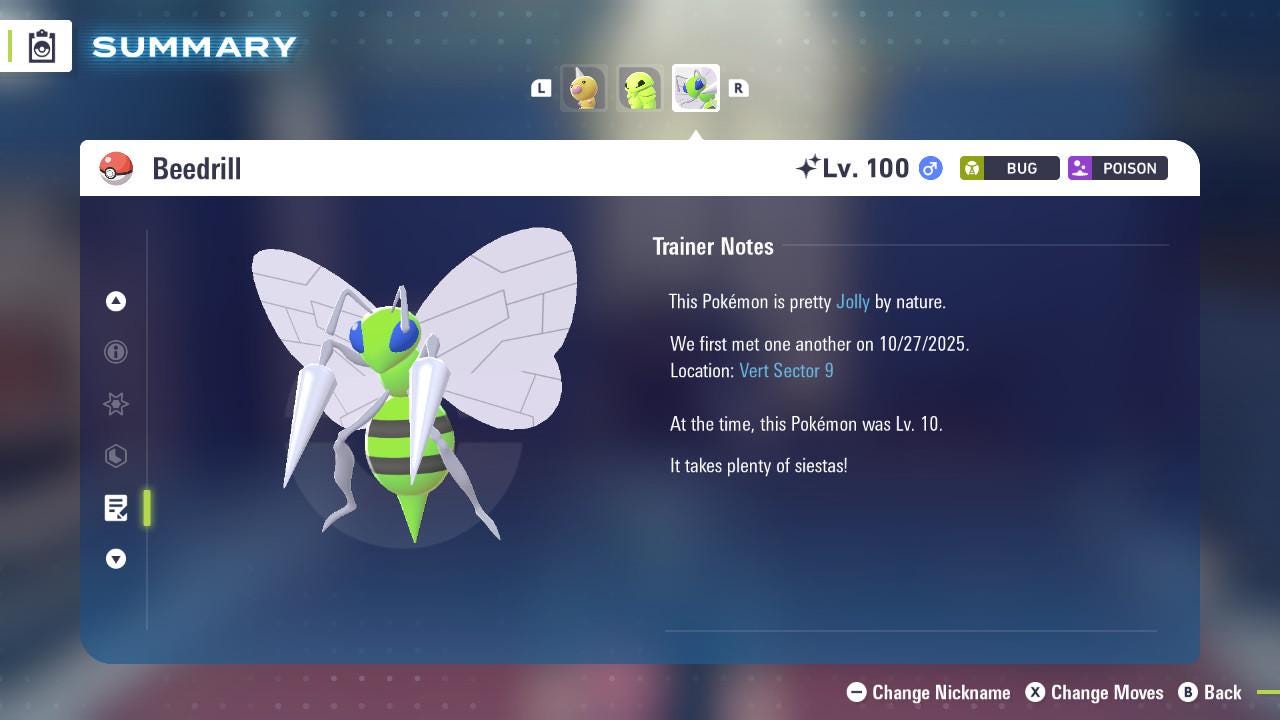This screenshot has height=720, width=1280.
Task: Open Change Nickname at the bottom
Action: click(928, 692)
